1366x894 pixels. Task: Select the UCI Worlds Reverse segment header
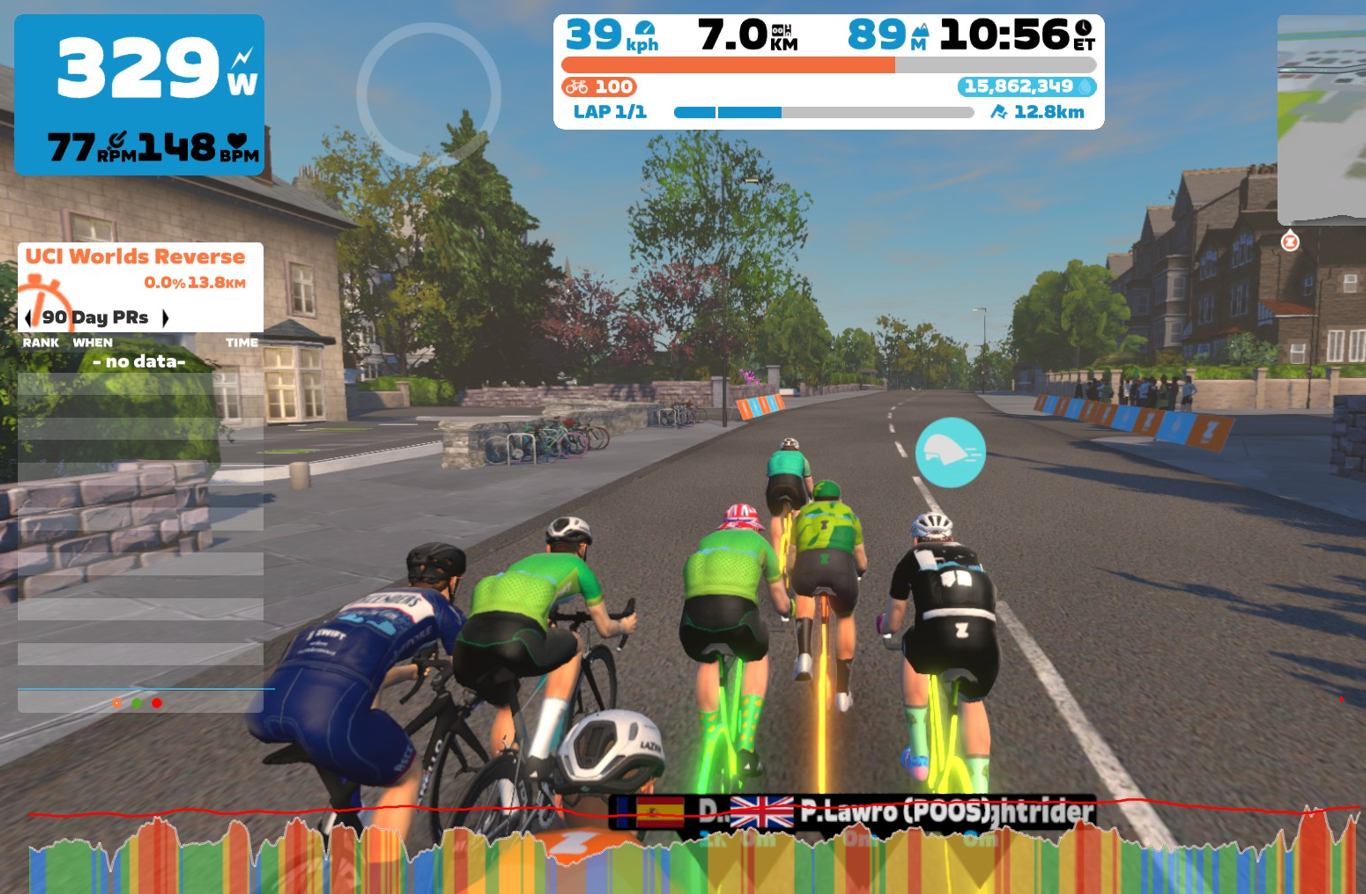[135, 257]
